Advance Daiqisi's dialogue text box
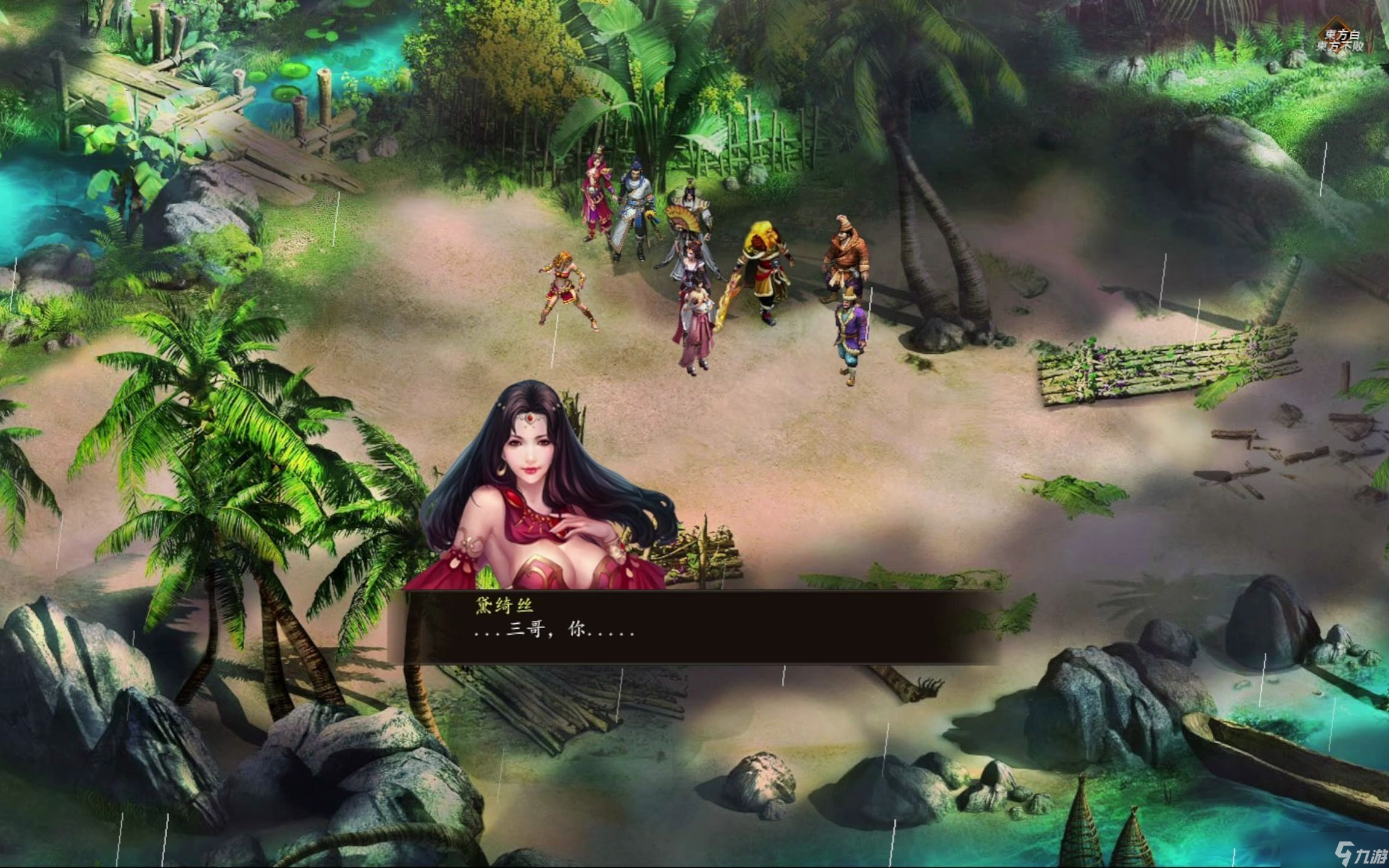Screen dimensions: 1389x868 tap(693, 628)
